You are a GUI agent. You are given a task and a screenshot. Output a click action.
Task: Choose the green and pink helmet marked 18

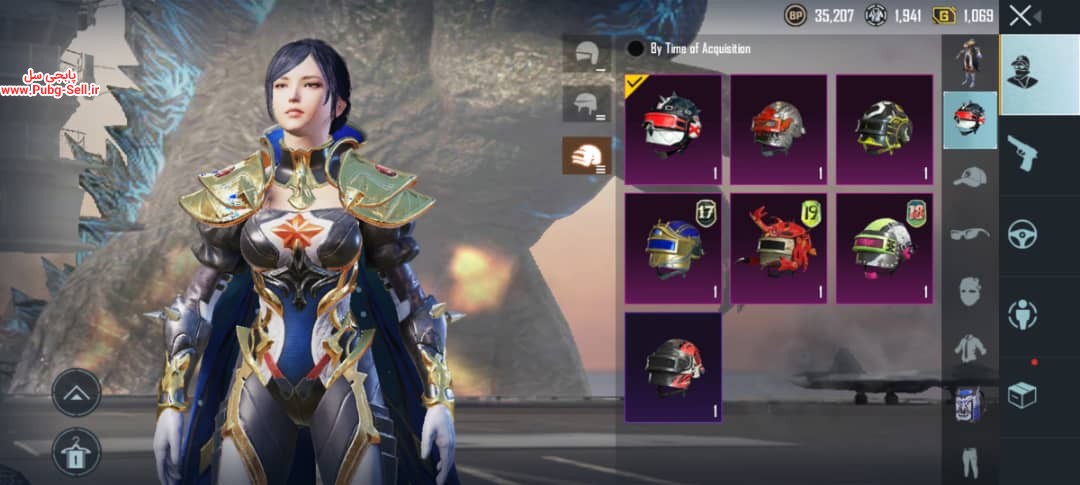[x=884, y=248]
